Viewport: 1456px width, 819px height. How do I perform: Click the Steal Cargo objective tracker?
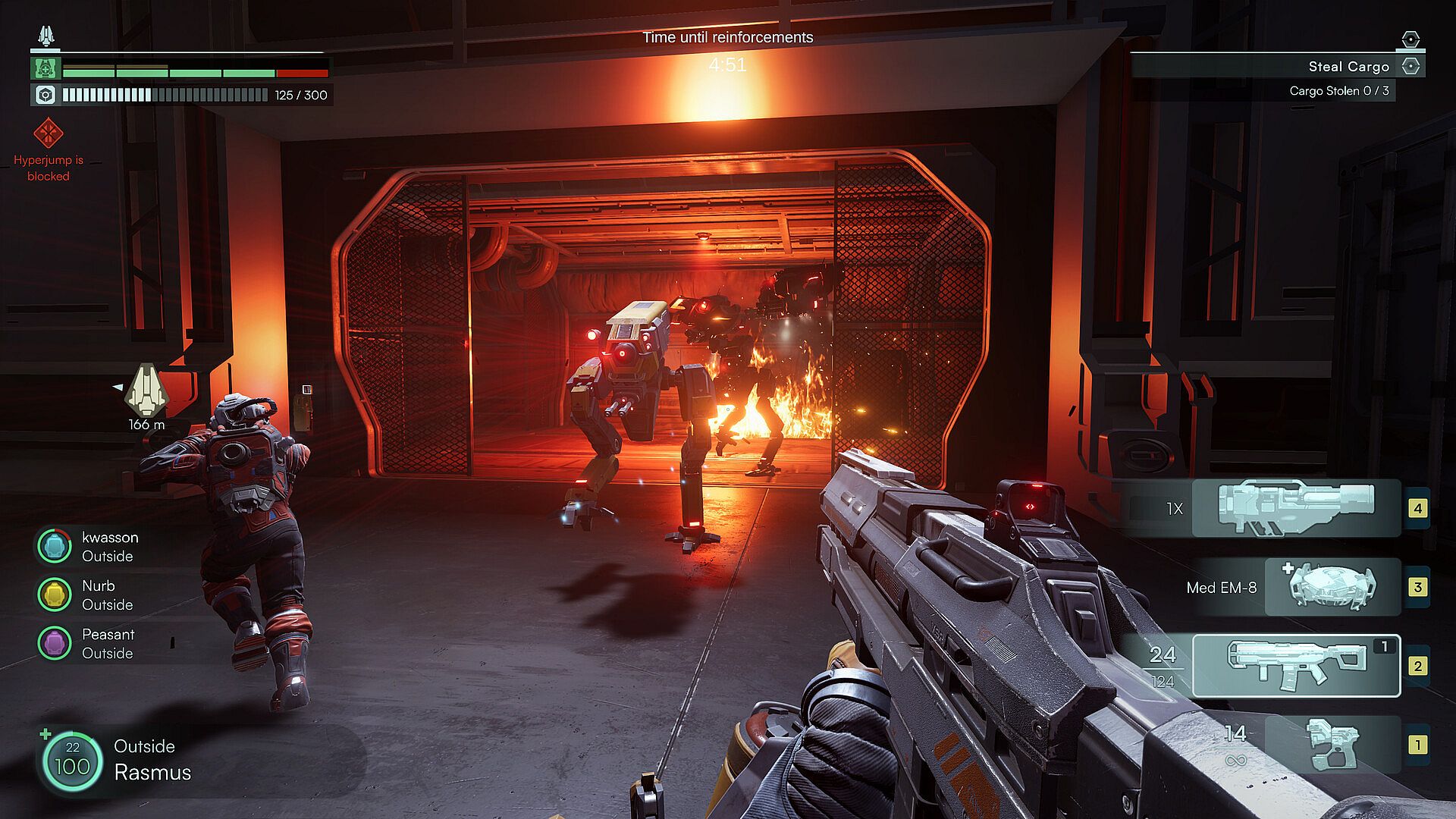click(1348, 67)
